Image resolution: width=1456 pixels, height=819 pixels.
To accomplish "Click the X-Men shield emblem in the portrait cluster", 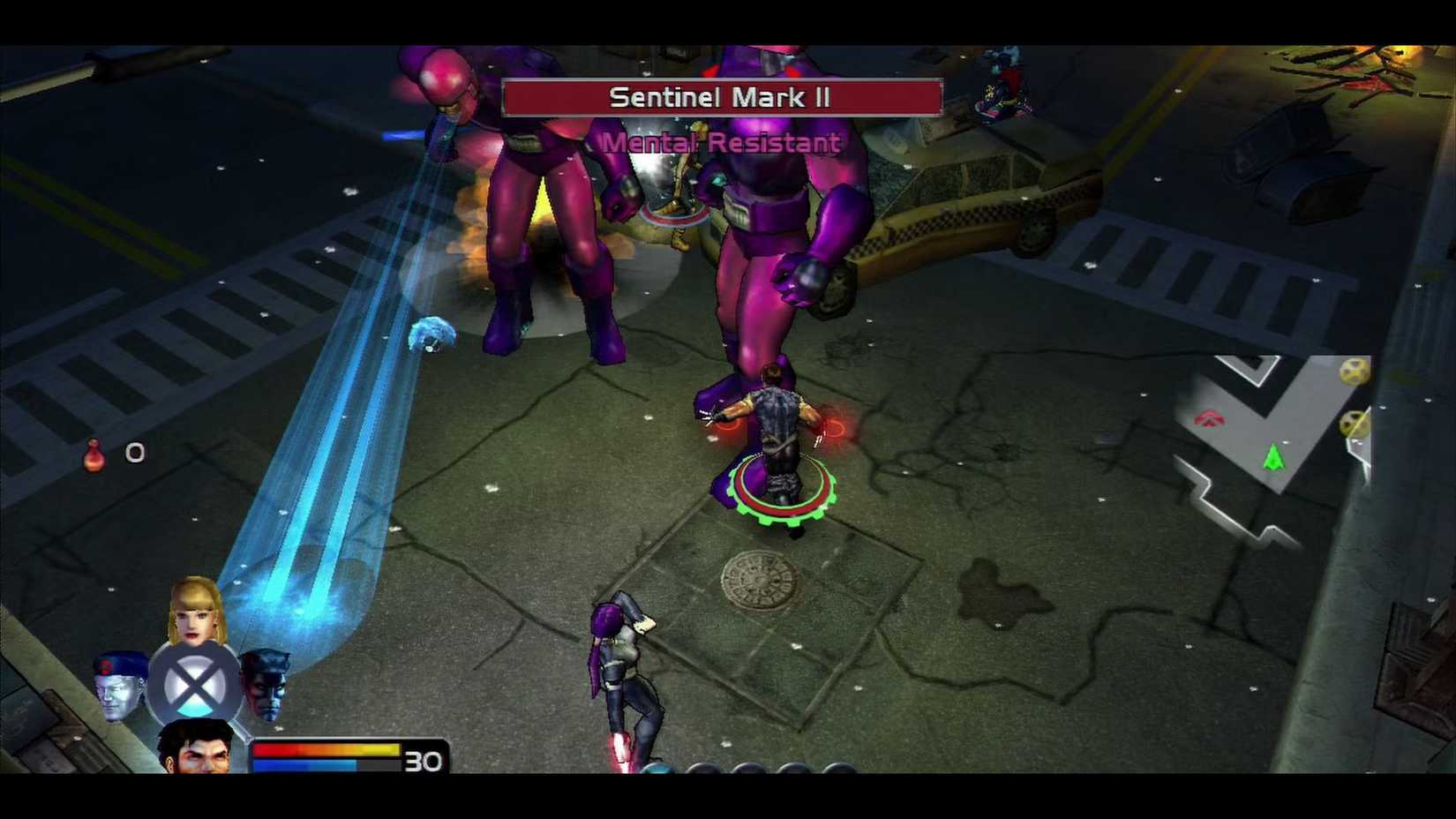I will 194,684.
